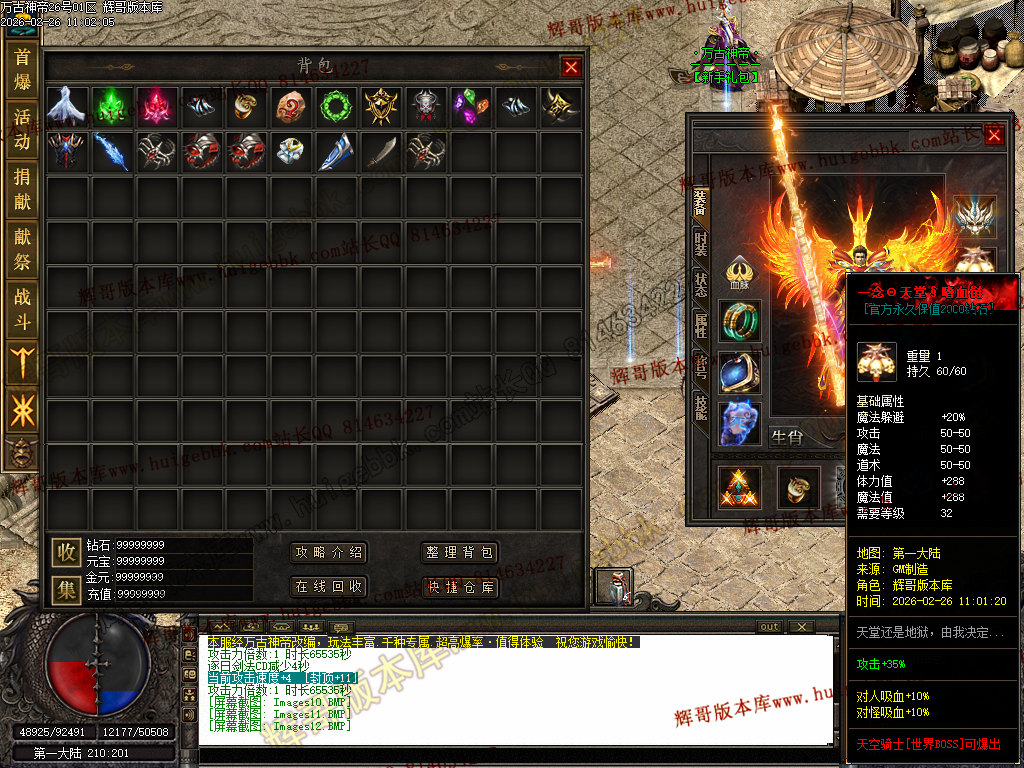The image size is (1024, 768).
Task: Select the curved sword item in the bag
Action: pos(383,151)
